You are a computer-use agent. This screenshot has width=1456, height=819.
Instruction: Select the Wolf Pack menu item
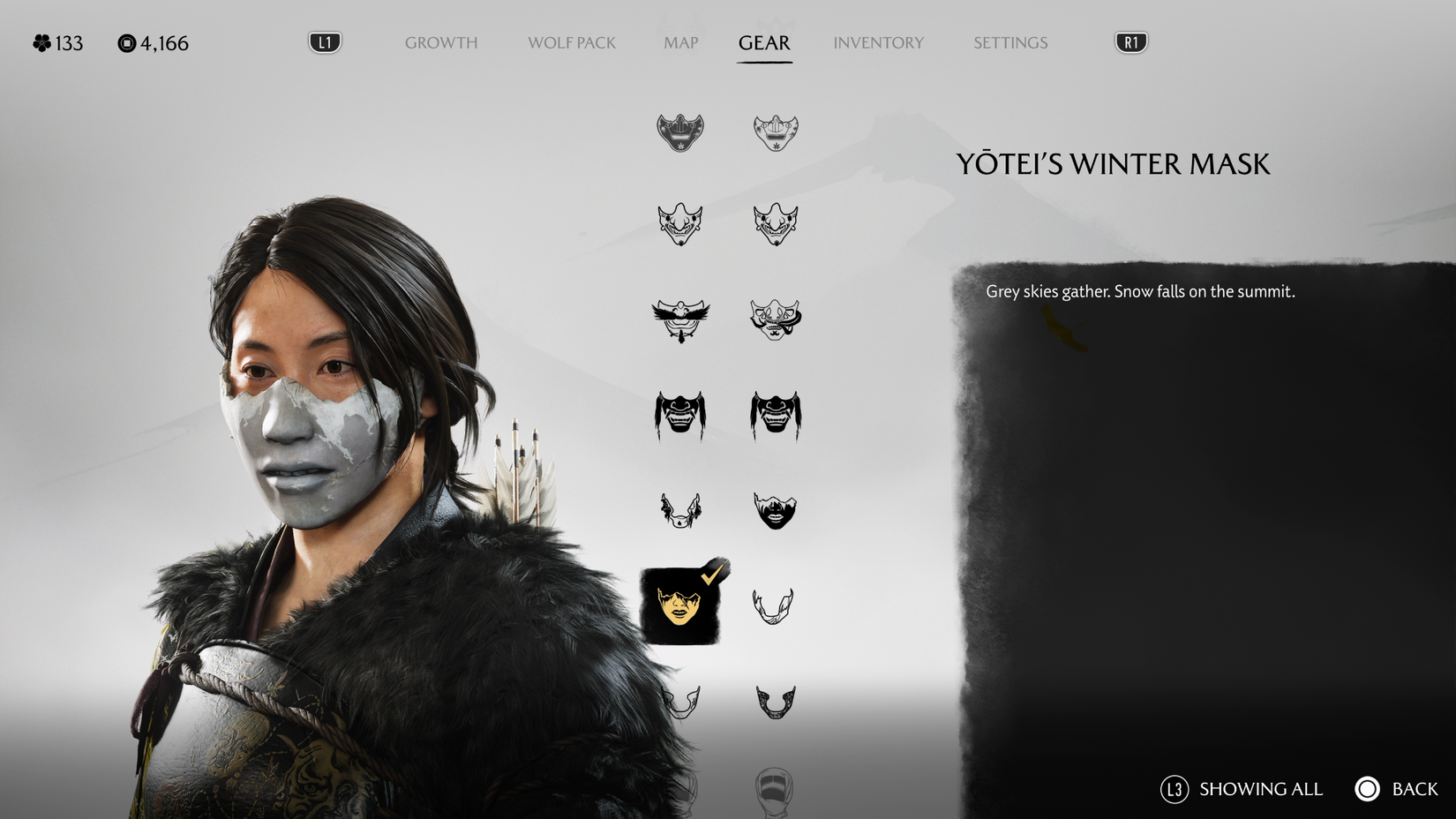pos(571,42)
